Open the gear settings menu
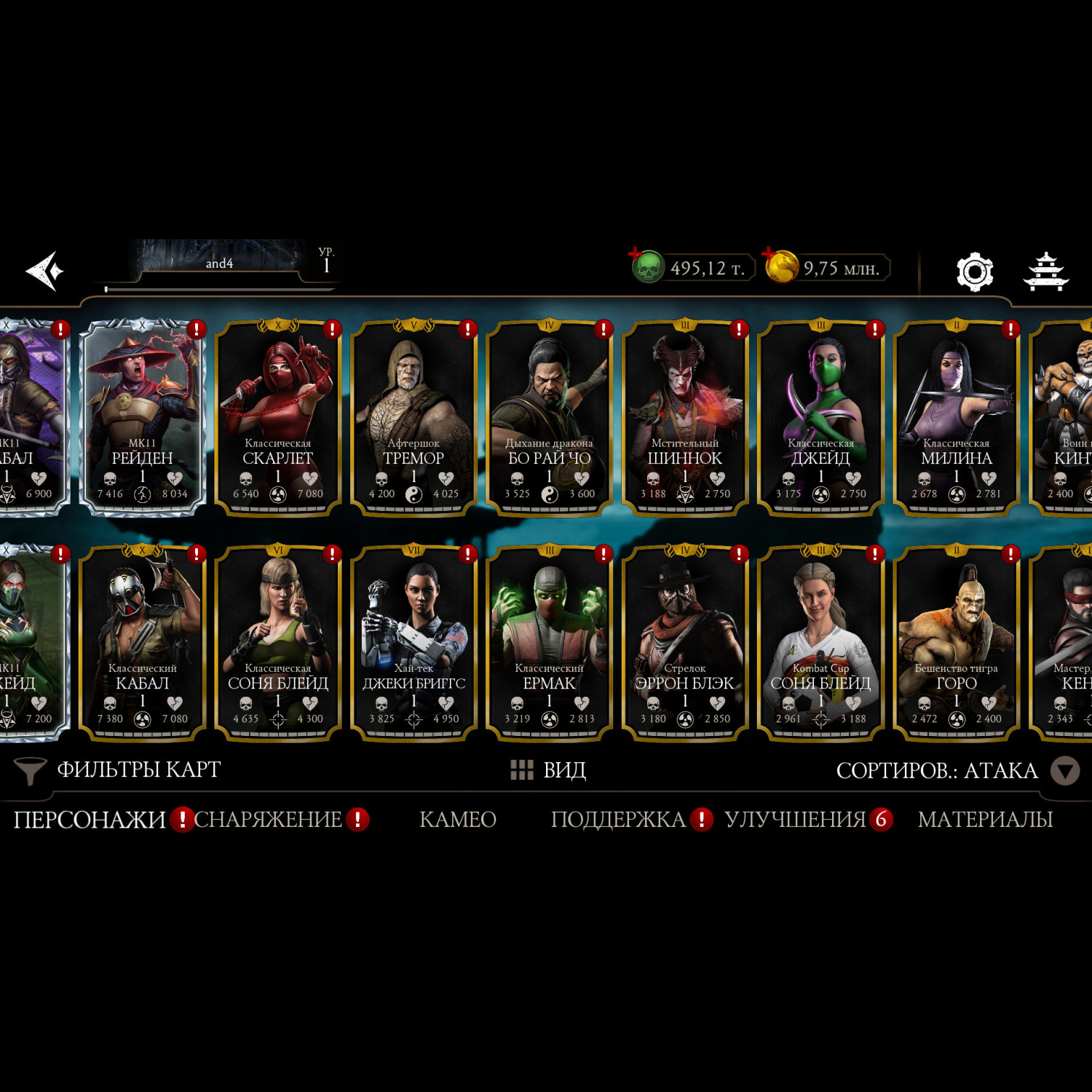 click(x=974, y=272)
